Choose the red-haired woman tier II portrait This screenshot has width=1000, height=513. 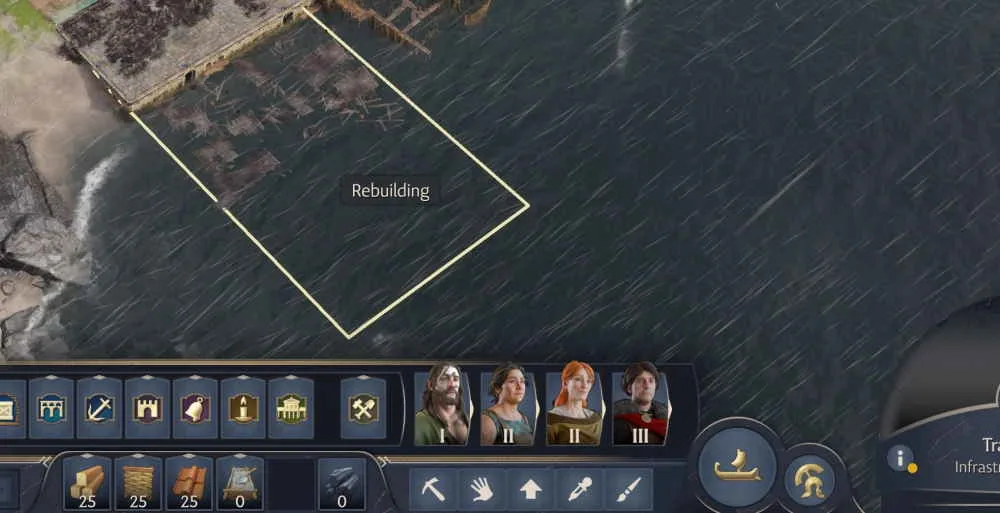point(574,404)
